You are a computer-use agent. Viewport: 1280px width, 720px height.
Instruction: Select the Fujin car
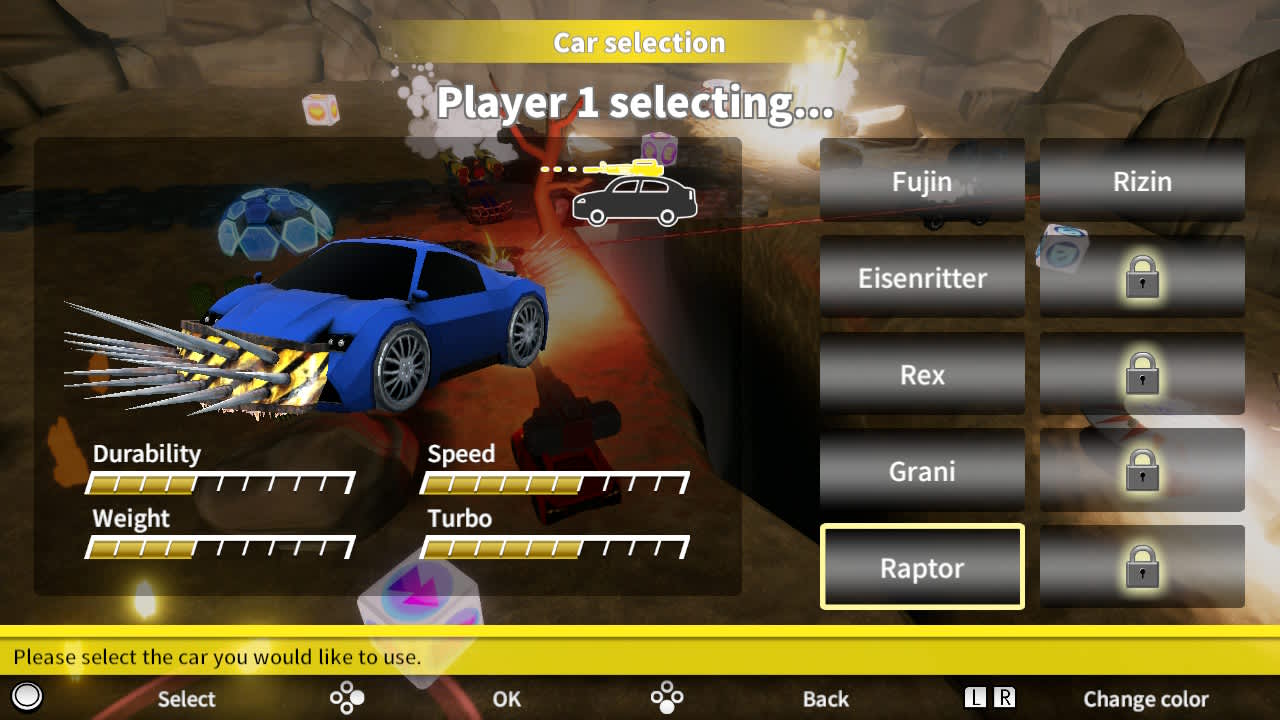(922, 181)
